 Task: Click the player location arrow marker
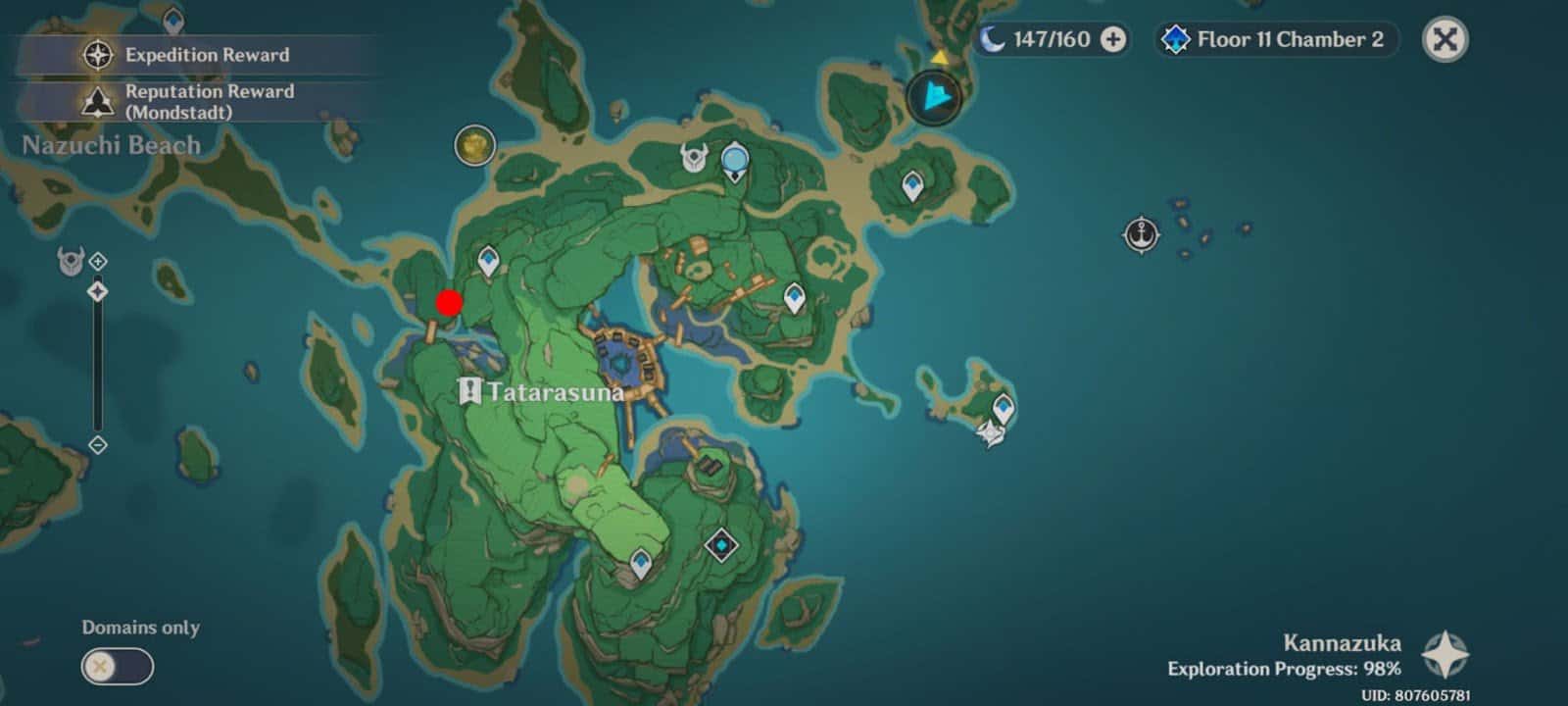point(935,96)
